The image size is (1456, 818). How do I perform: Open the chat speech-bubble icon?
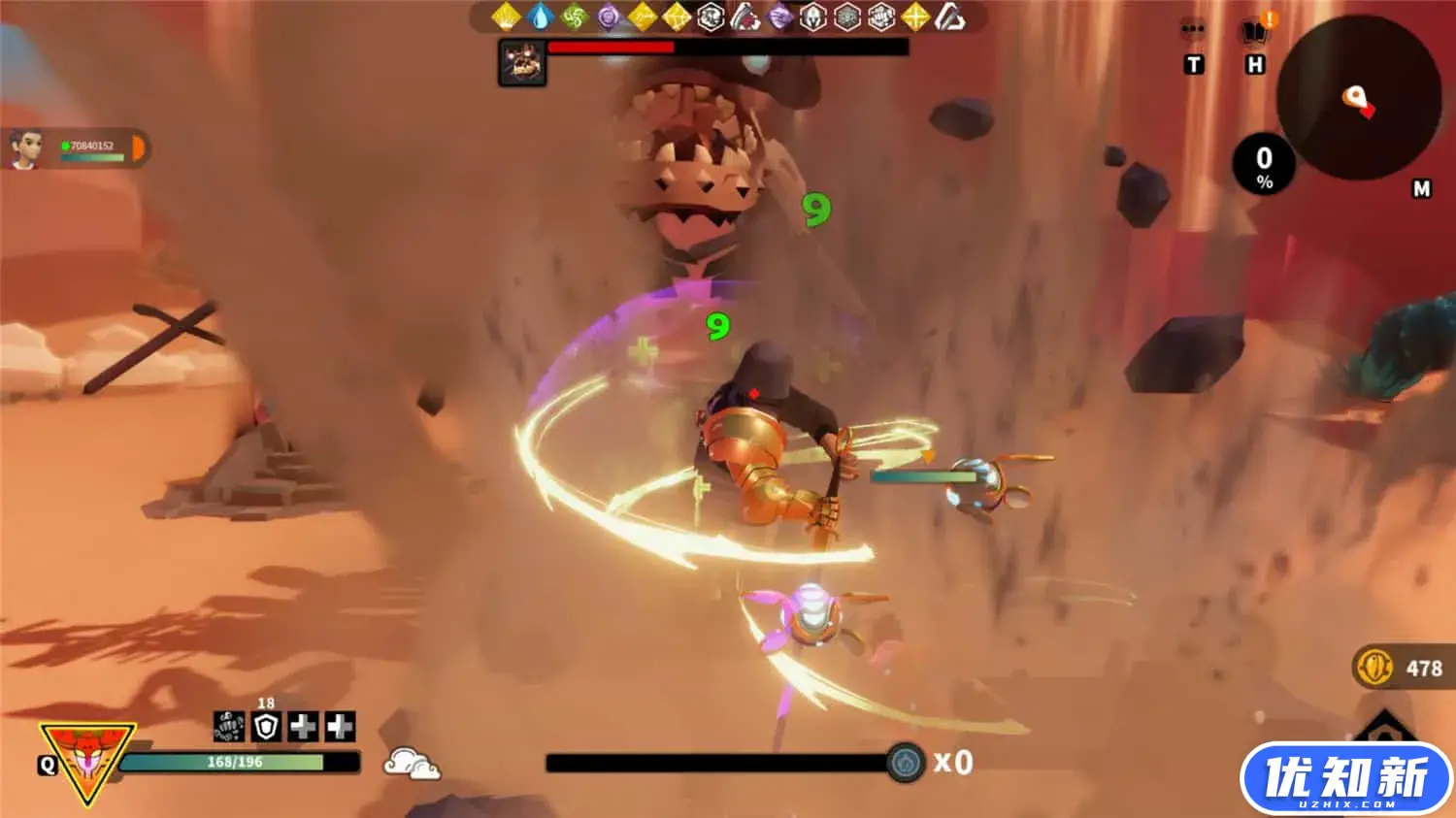[1193, 33]
